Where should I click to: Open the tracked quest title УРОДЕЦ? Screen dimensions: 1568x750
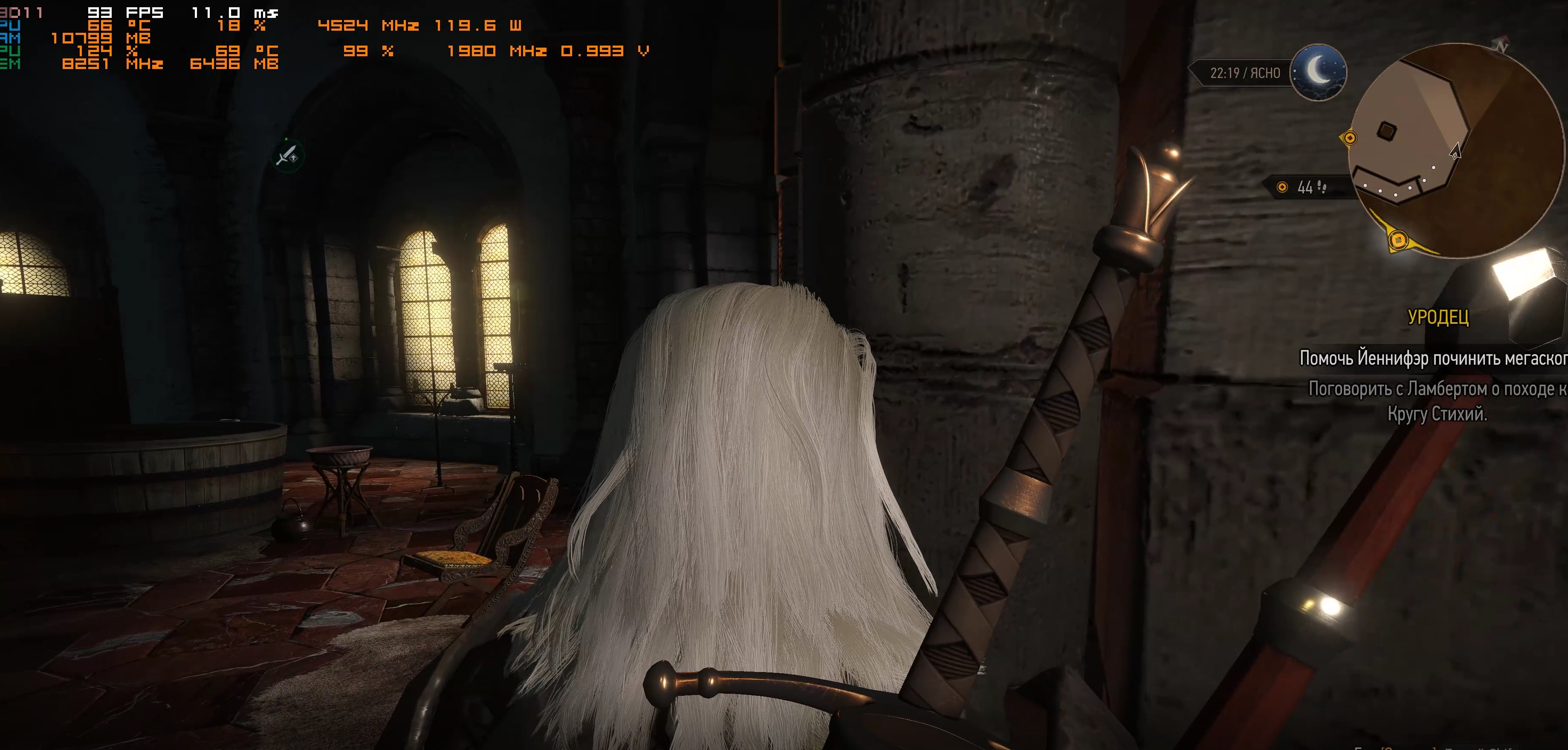point(1438,317)
